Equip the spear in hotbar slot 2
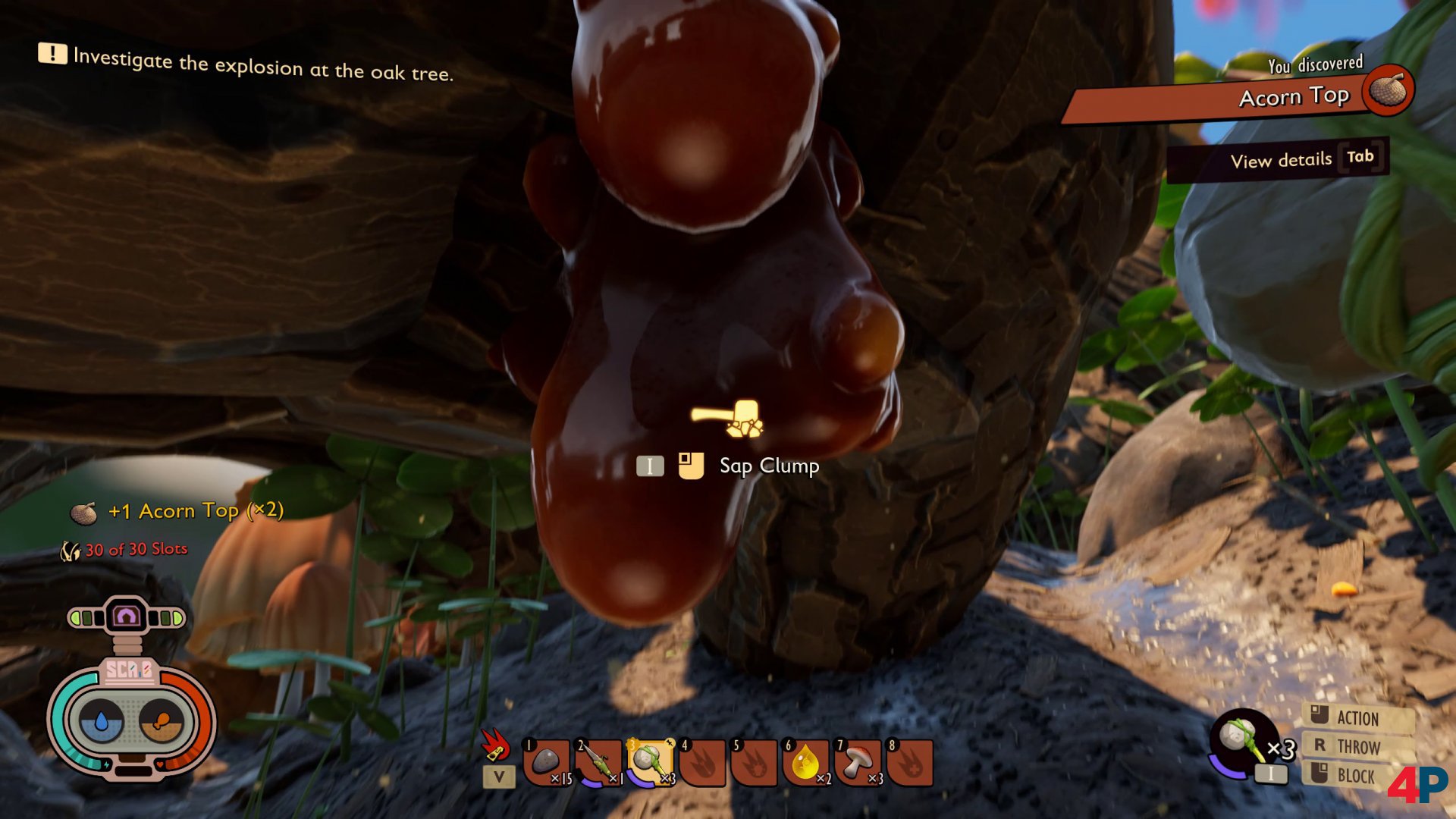1456x819 pixels. 599,762
